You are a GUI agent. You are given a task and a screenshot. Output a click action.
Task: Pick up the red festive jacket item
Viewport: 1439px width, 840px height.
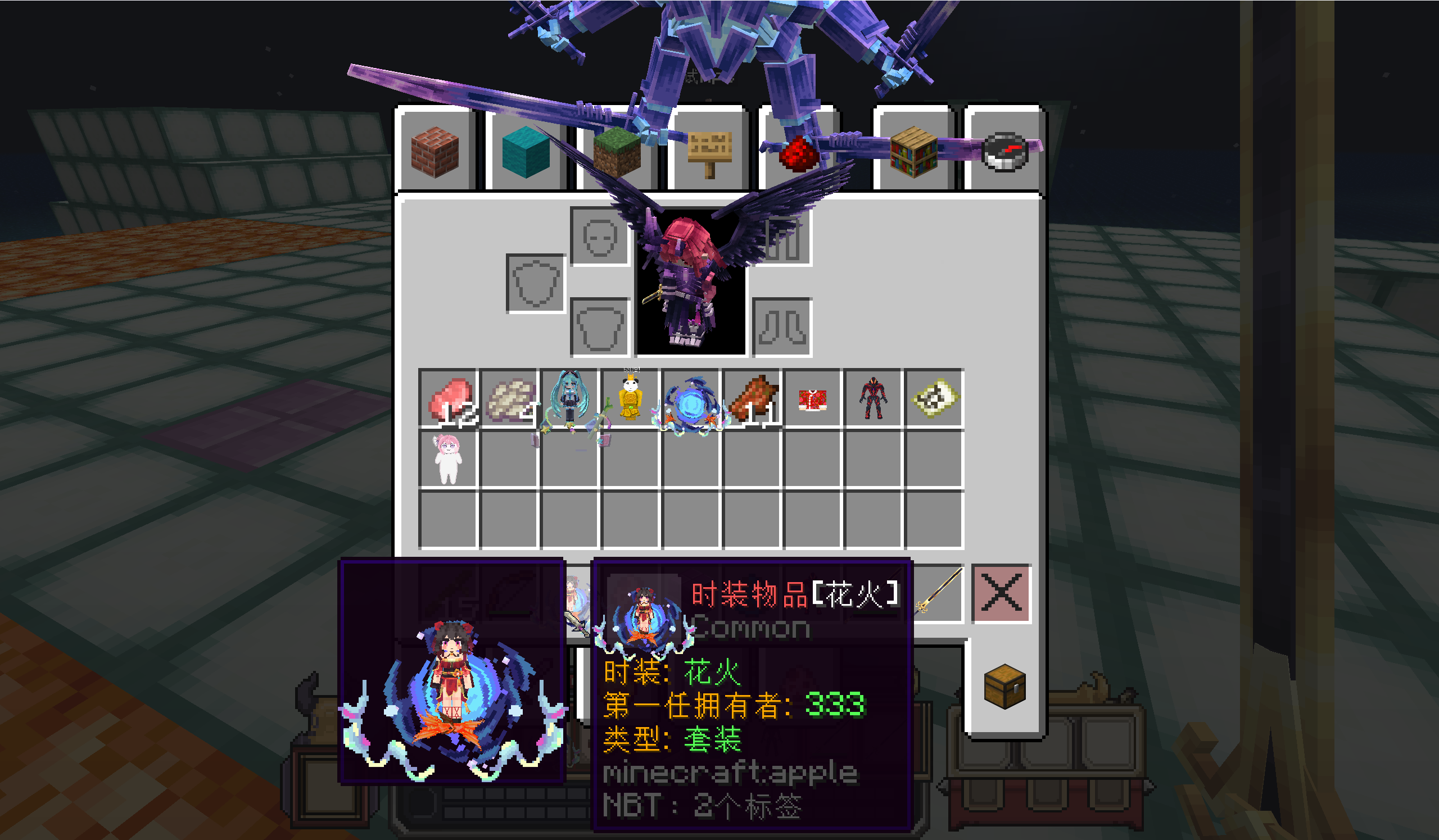tap(813, 399)
